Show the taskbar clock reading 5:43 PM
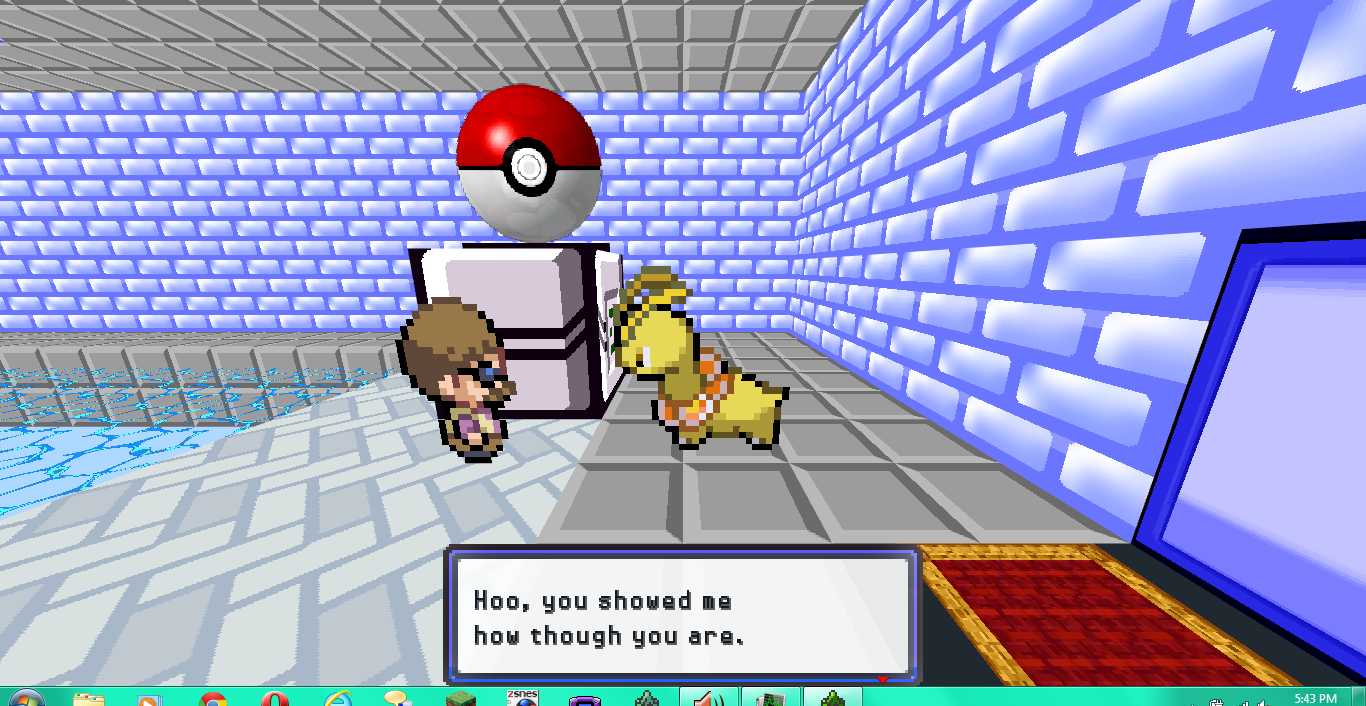The width and height of the screenshot is (1366, 706). pyautogui.click(x=1314, y=698)
